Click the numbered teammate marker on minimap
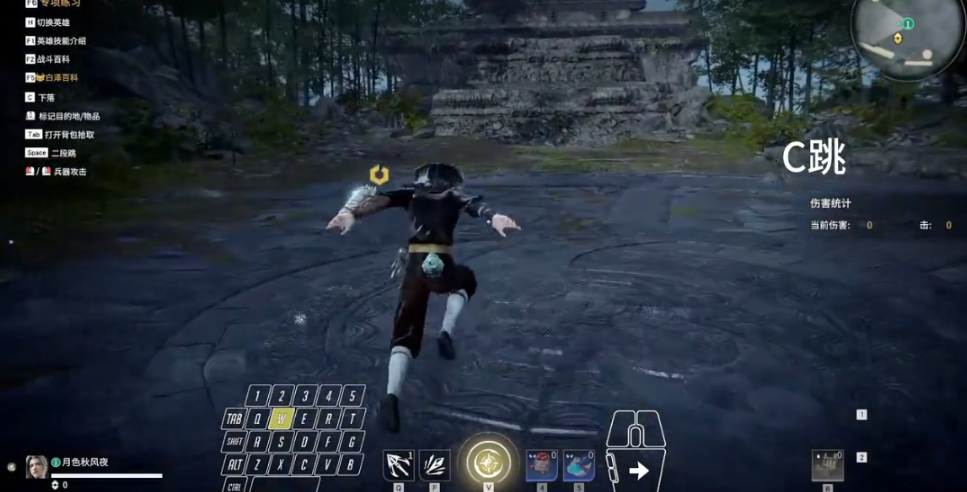The height and width of the screenshot is (492, 967). [x=908, y=23]
